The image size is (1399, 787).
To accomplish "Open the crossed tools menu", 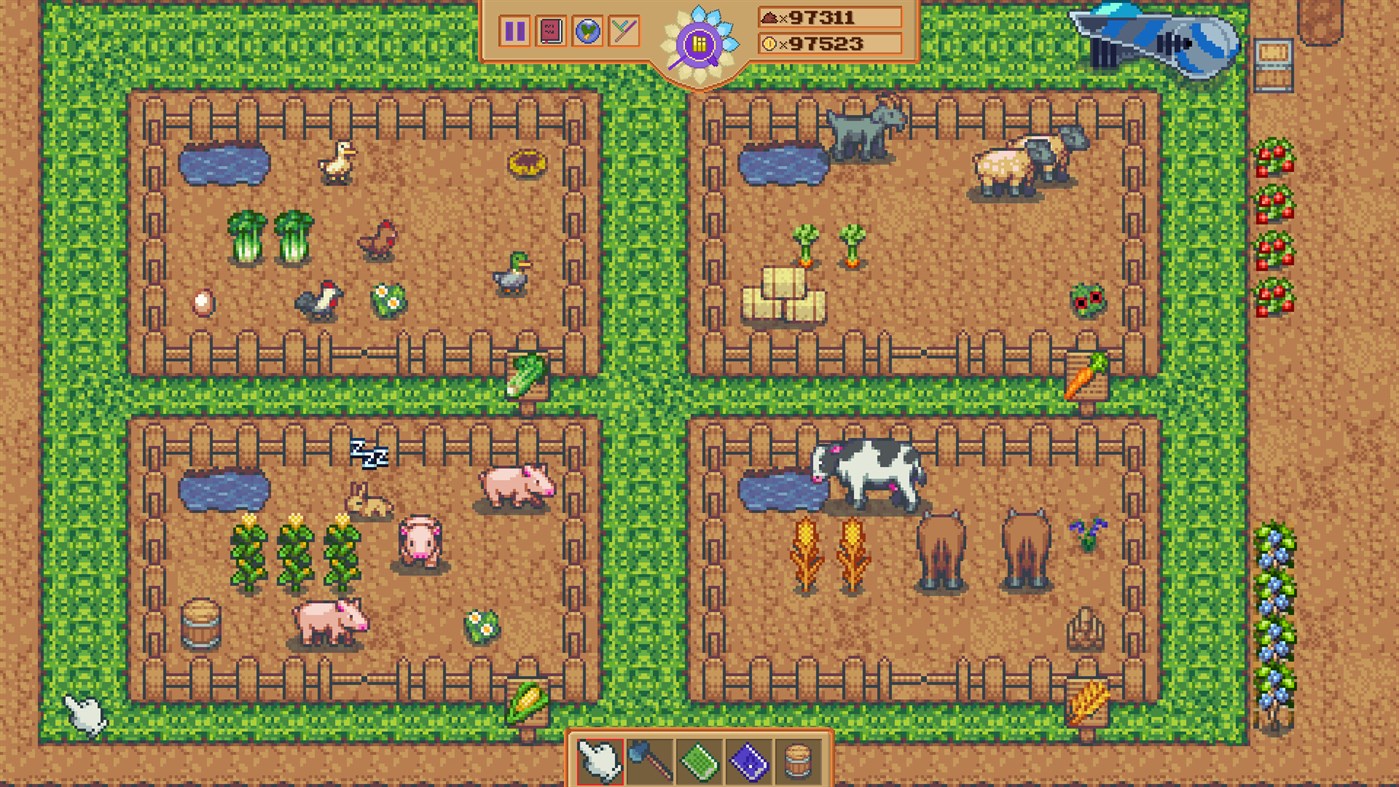I will click(623, 31).
